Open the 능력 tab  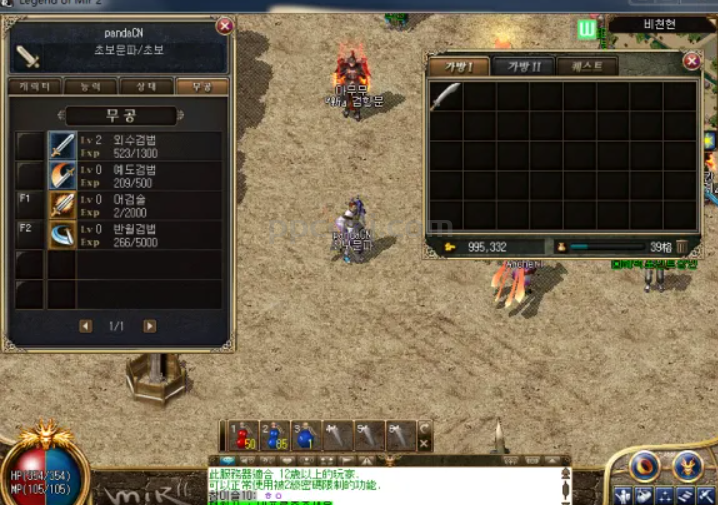click(91, 87)
